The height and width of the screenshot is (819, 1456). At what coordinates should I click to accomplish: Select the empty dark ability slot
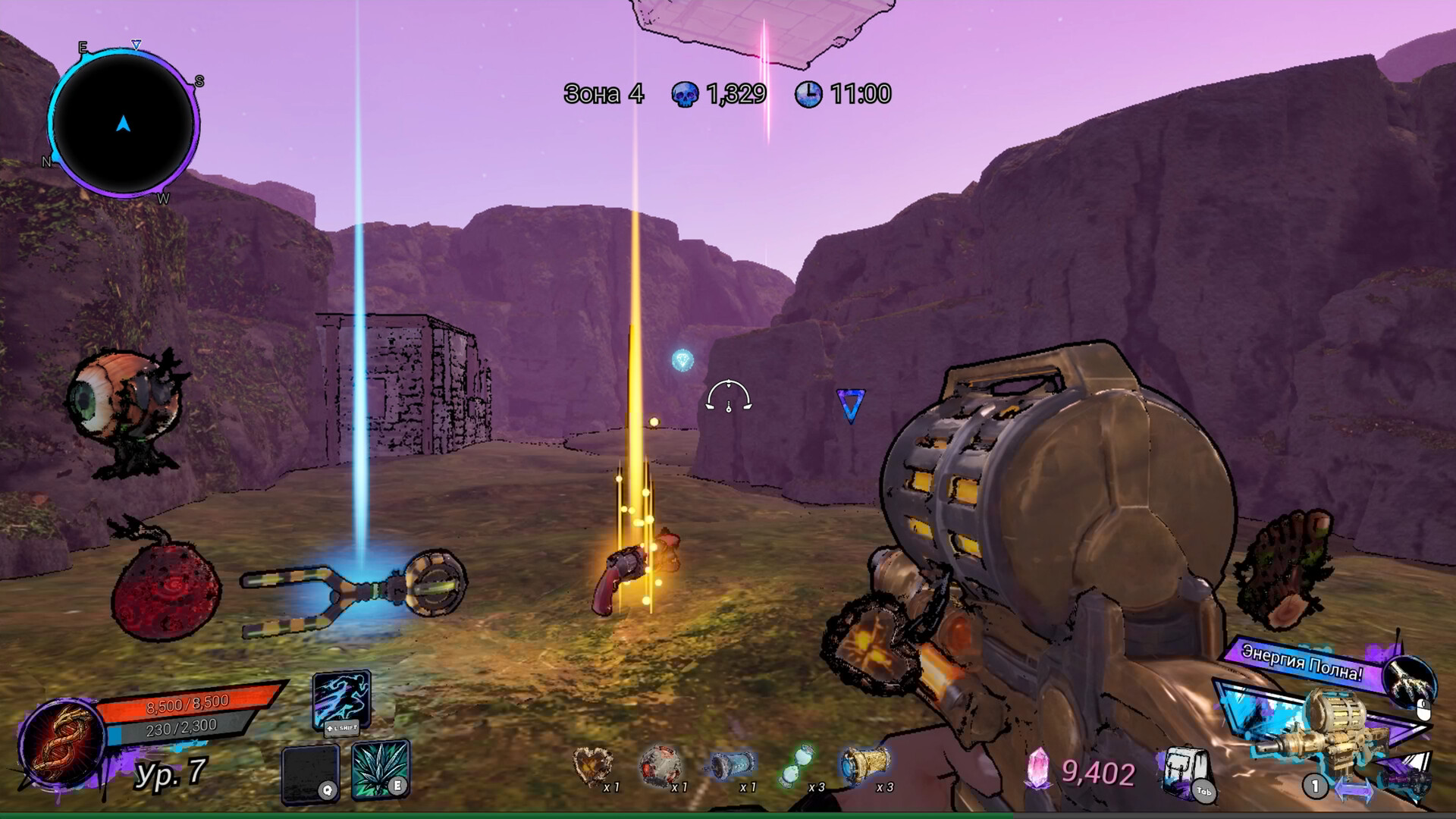(310, 773)
